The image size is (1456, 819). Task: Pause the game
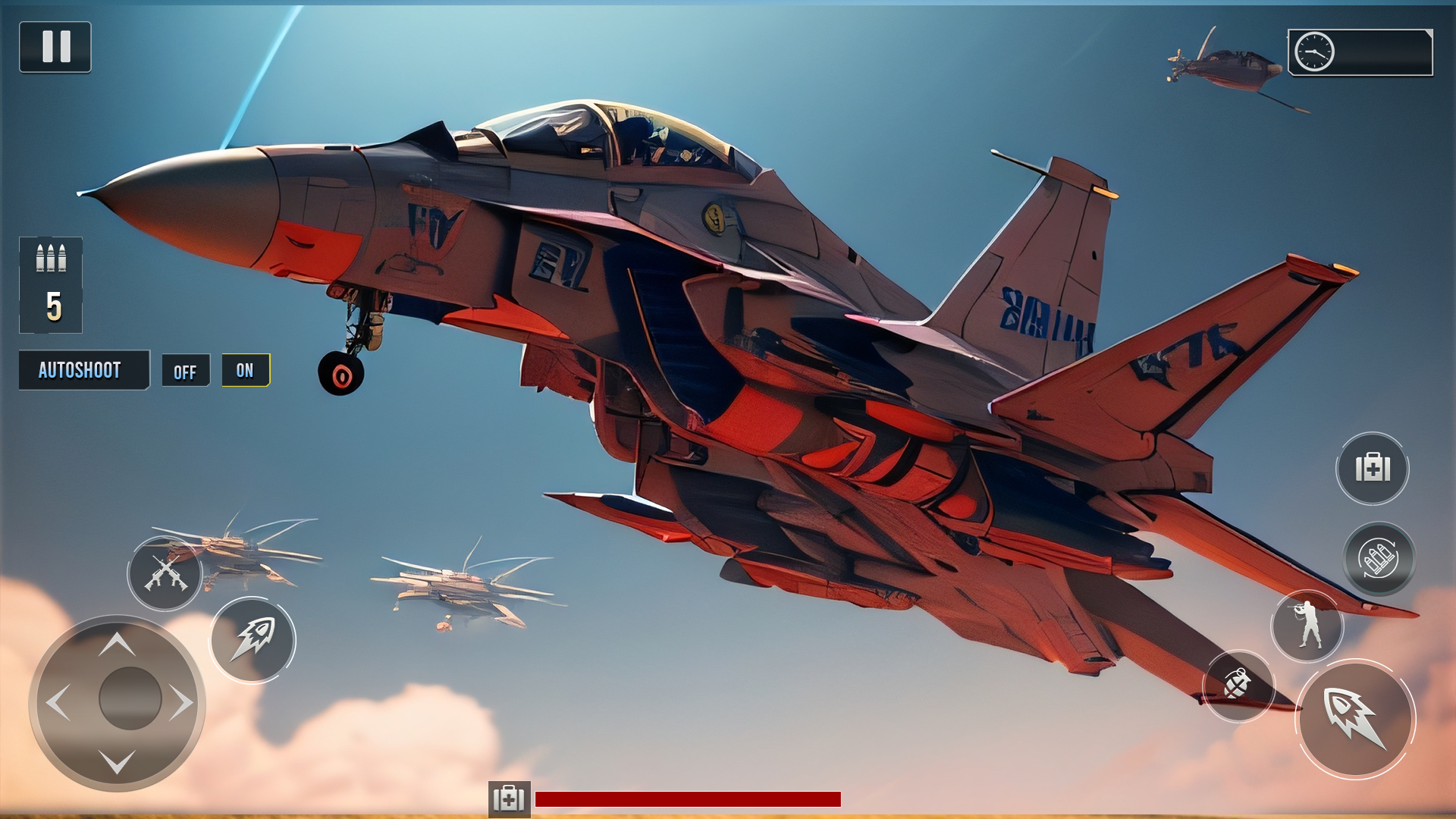(56, 48)
